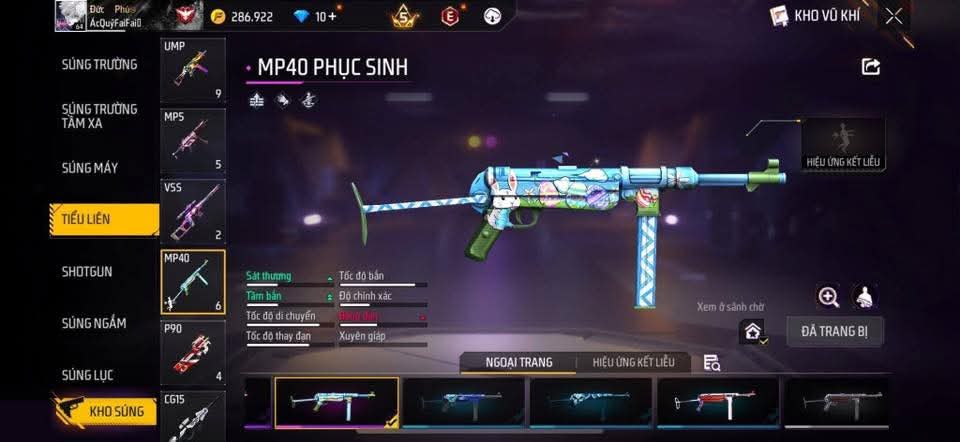Close the weapon armory screen
This screenshot has height=442, width=960.
[x=893, y=16]
